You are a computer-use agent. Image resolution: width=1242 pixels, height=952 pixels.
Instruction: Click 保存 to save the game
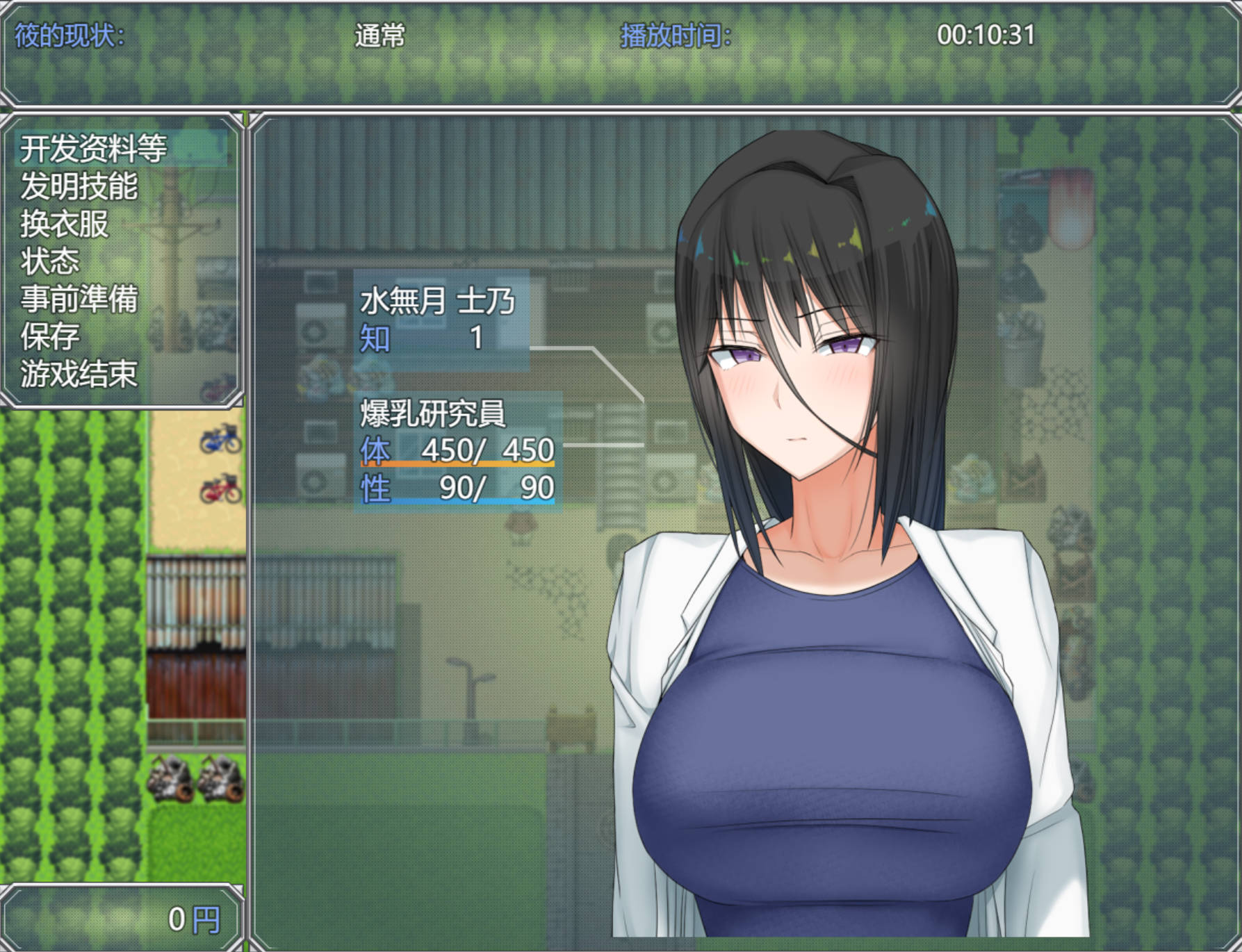(50, 336)
